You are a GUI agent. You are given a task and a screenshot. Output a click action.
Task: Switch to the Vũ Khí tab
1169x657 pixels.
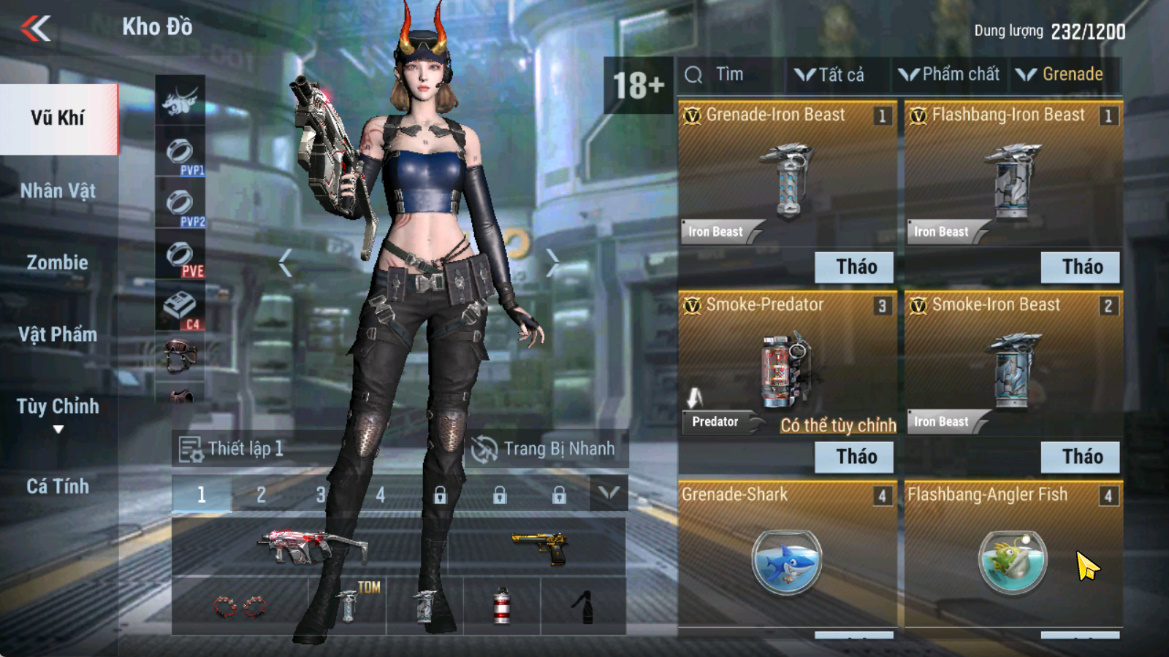pos(58,118)
